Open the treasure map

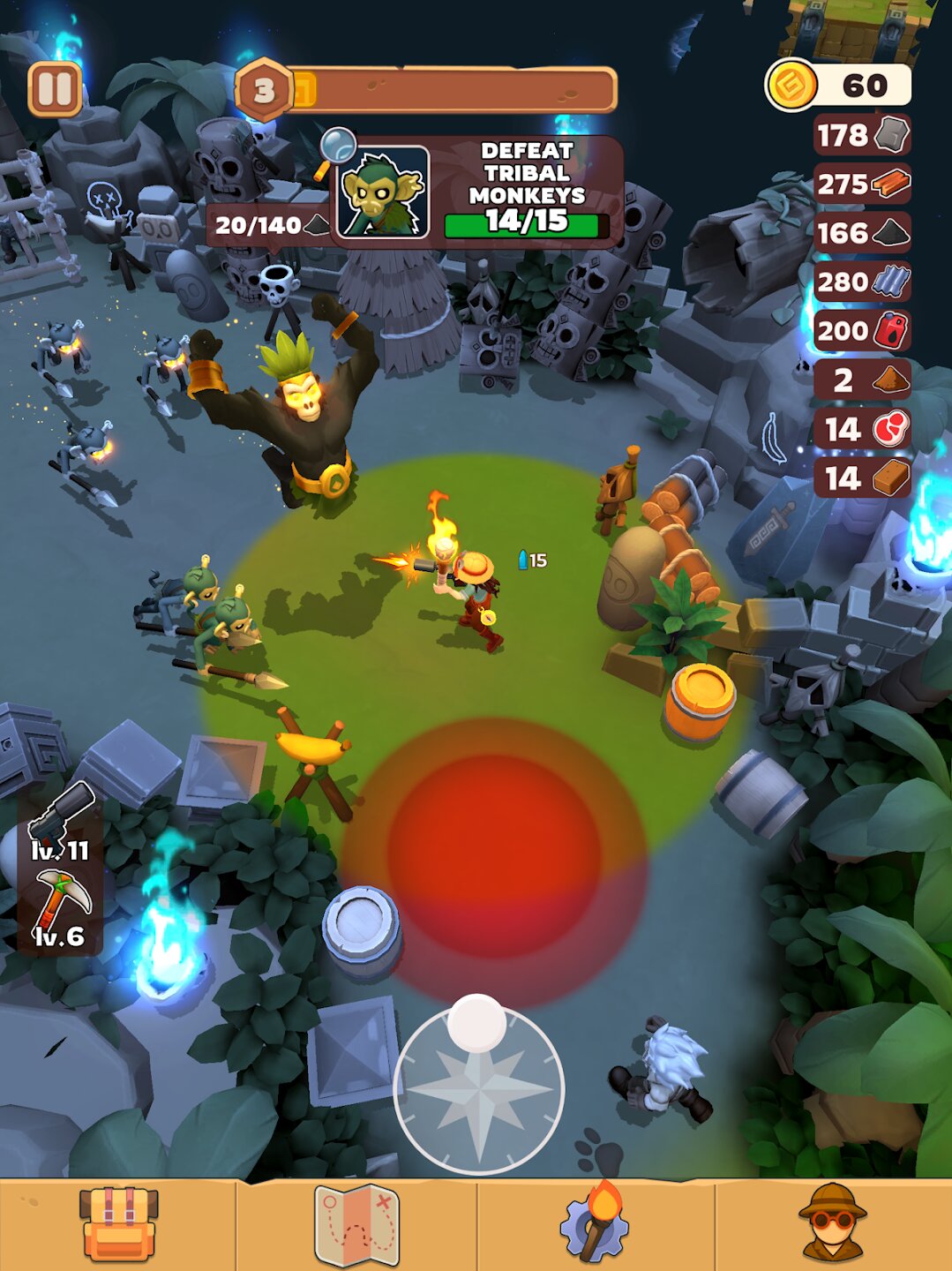pyautogui.click(x=357, y=1223)
